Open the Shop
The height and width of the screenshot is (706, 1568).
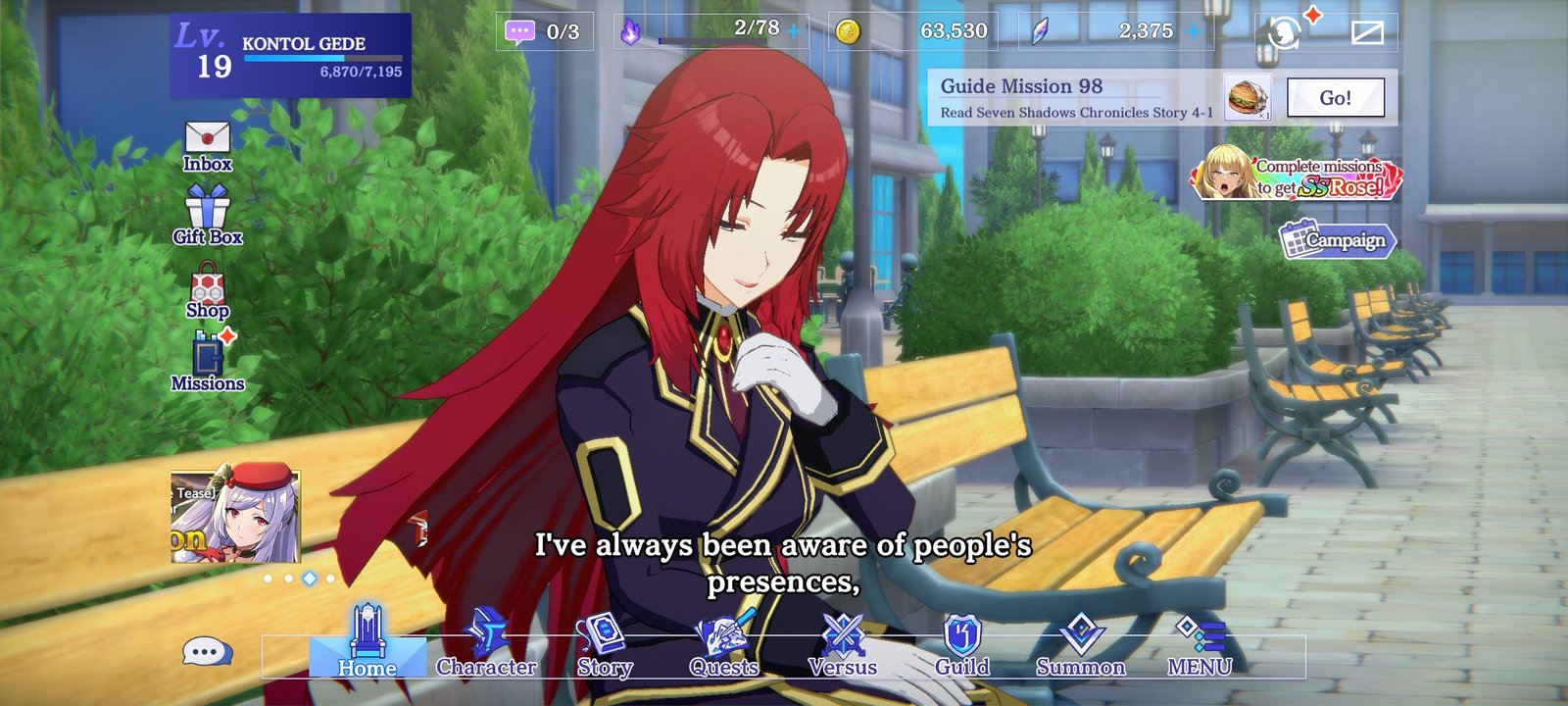coord(206,289)
